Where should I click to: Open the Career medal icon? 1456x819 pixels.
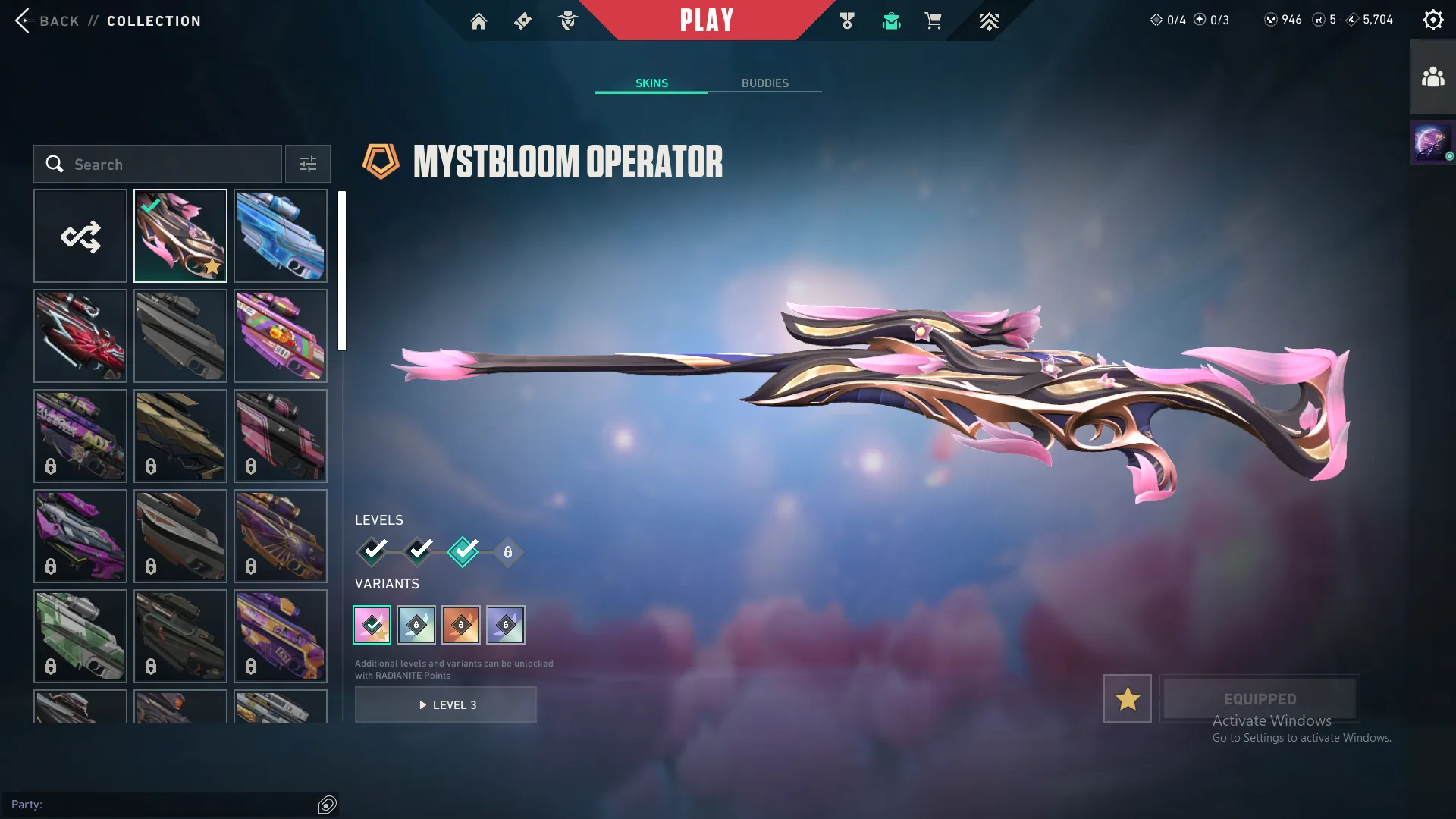(847, 21)
